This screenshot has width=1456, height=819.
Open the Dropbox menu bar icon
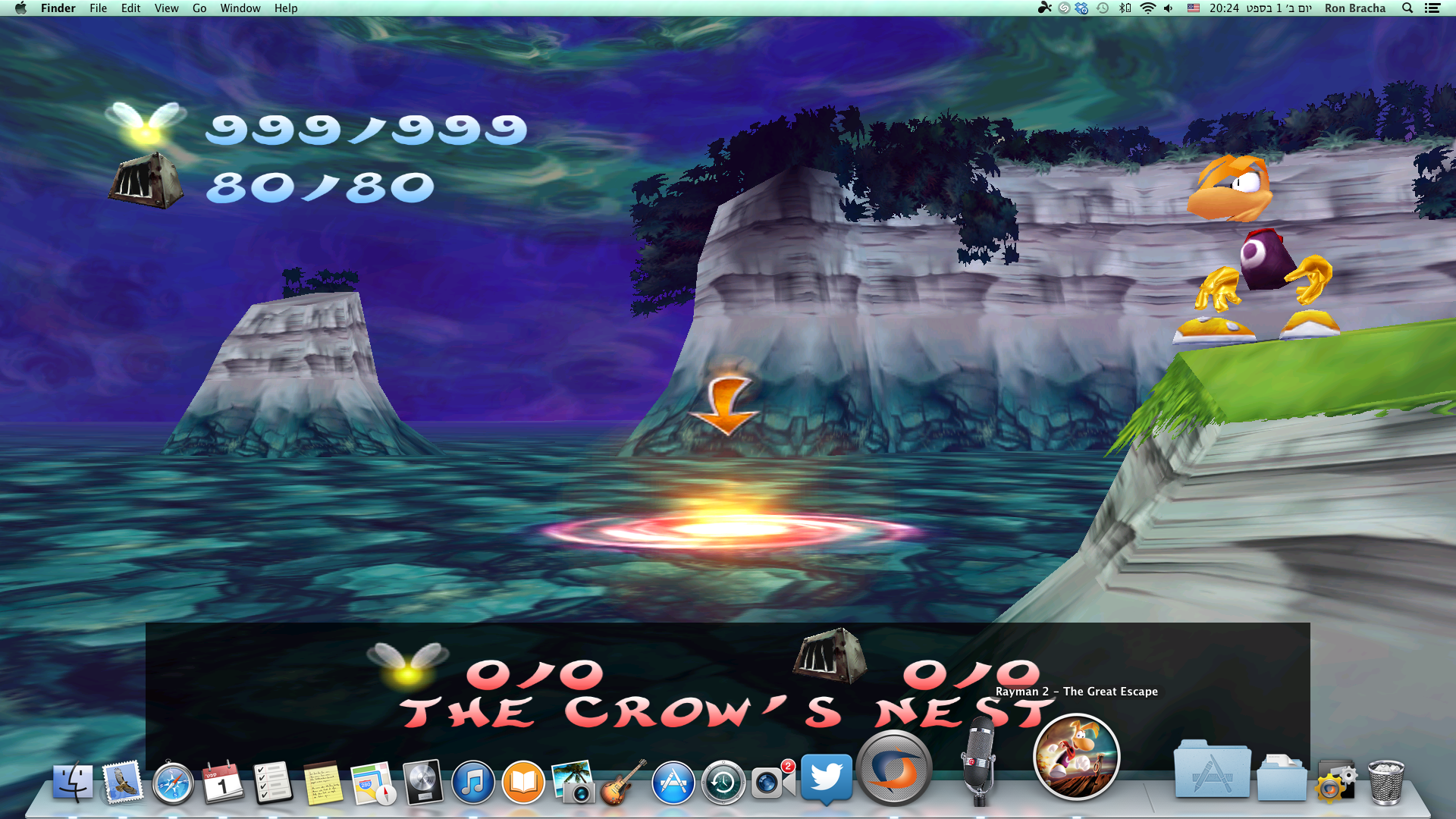tap(1081, 8)
